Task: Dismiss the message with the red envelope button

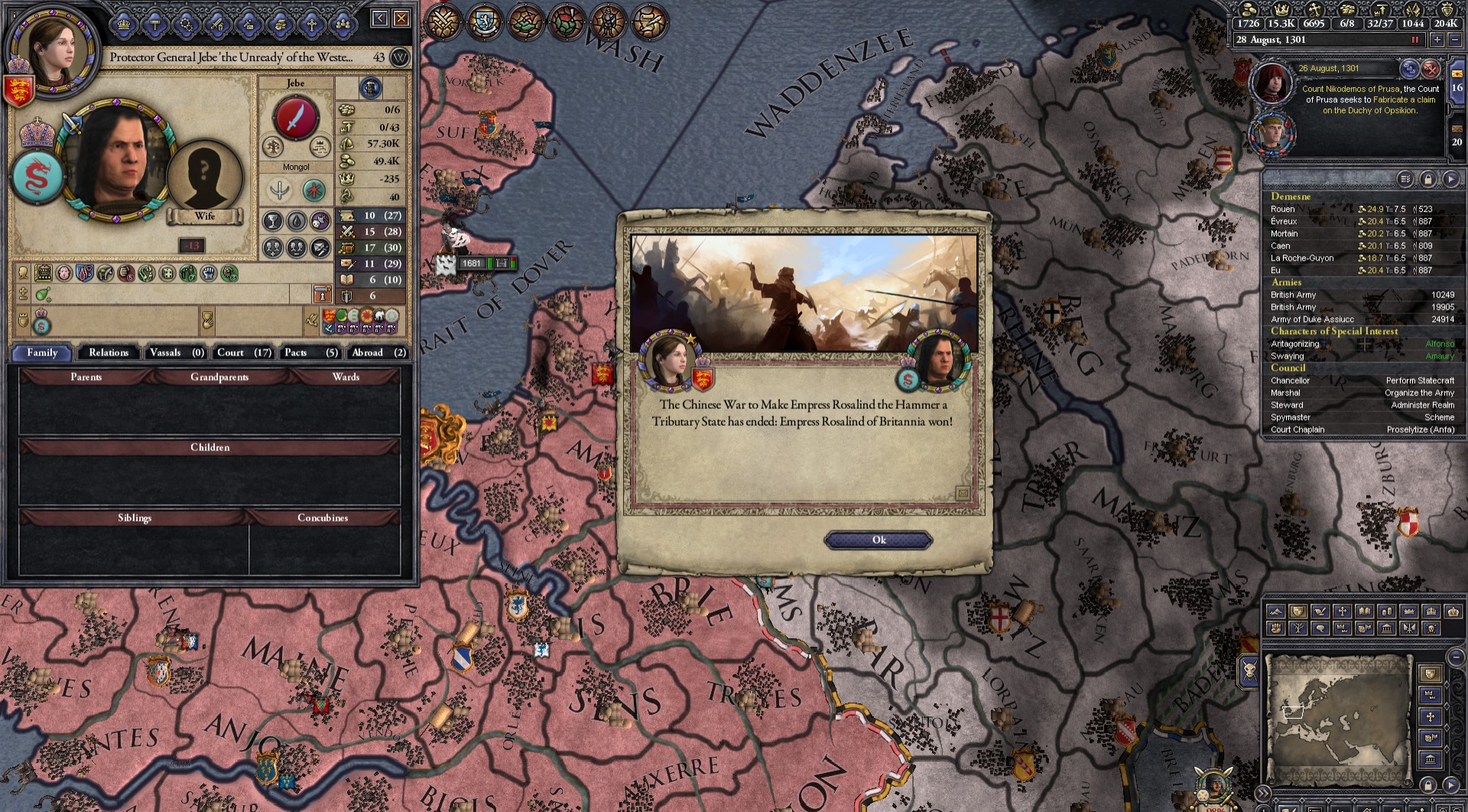Action: pos(1431,70)
